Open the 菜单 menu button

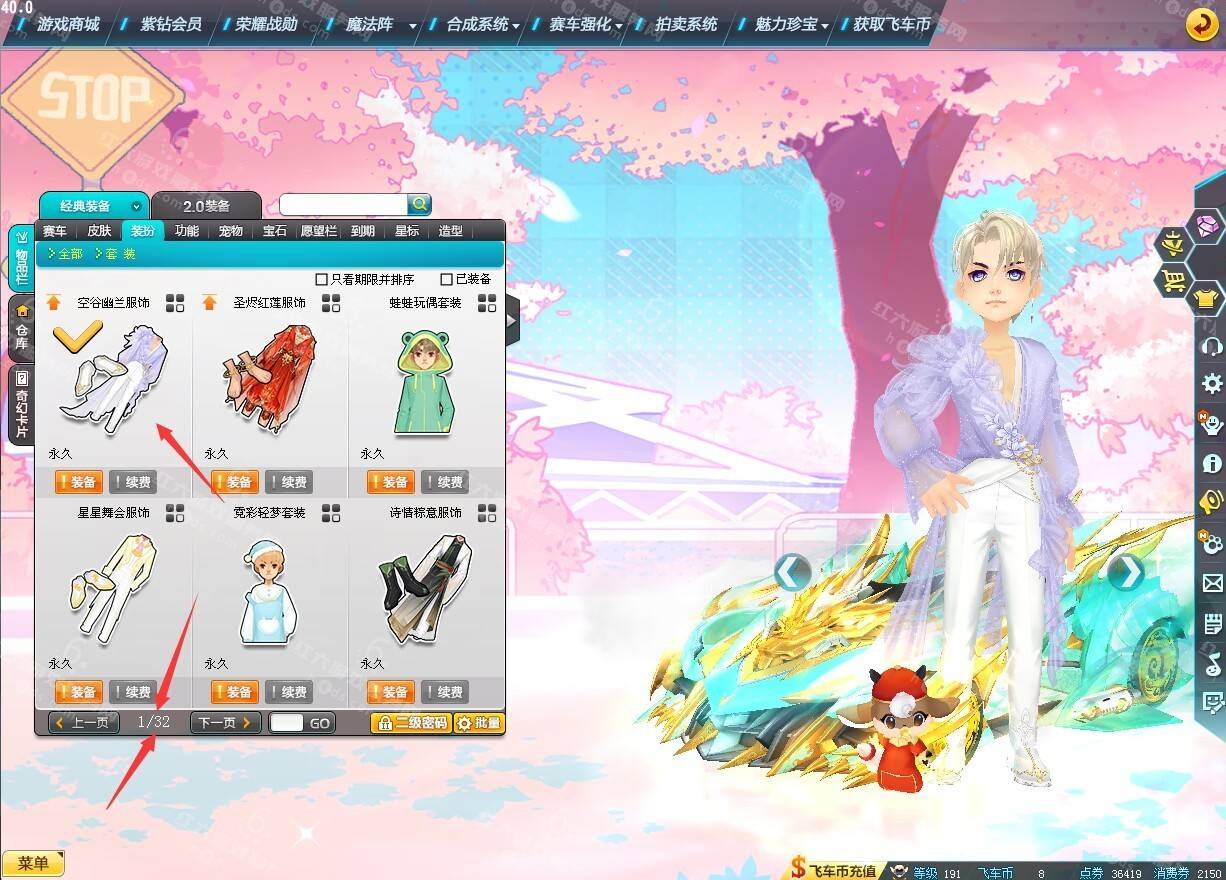tap(33, 863)
